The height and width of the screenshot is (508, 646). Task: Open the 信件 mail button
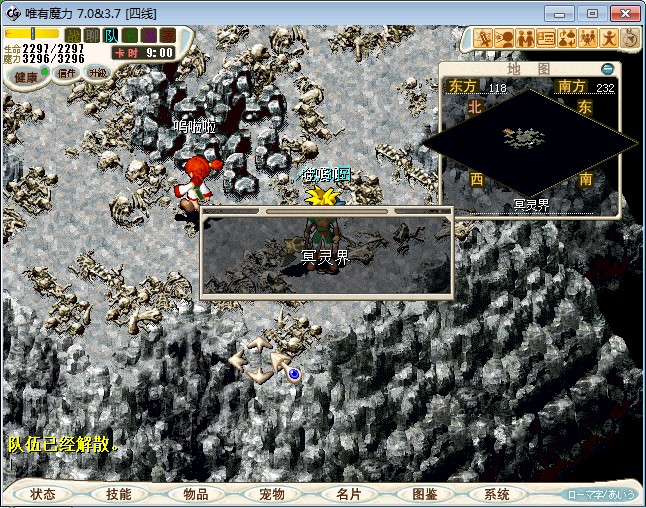click(67, 73)
